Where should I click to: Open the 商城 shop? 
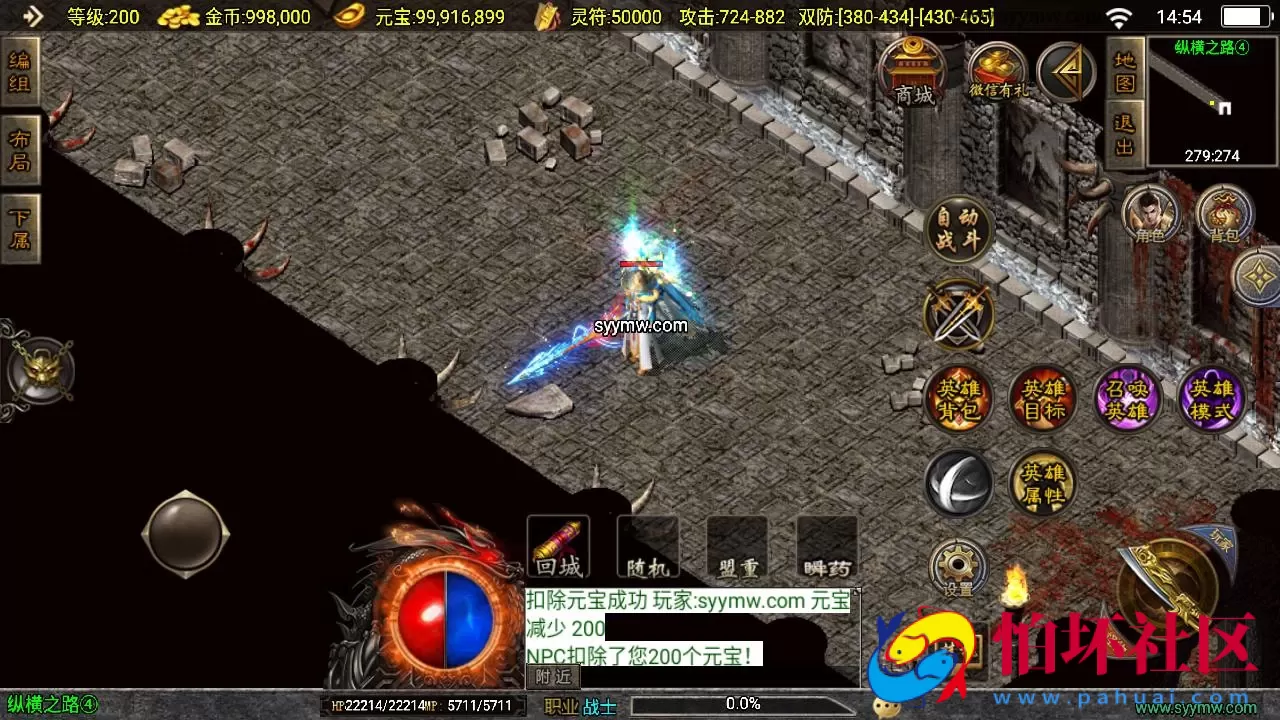point(913,72)
